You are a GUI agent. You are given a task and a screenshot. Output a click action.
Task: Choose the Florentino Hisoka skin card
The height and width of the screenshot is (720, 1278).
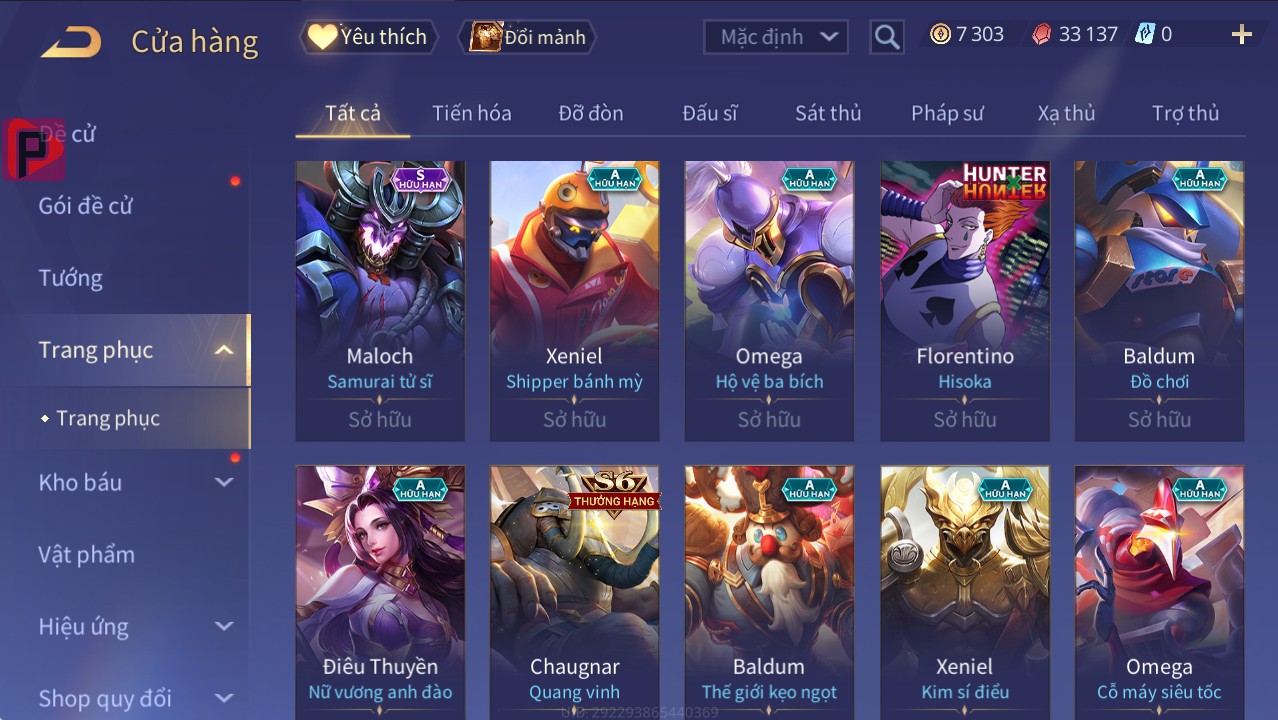pyautogui.click(x=965, y=300)
